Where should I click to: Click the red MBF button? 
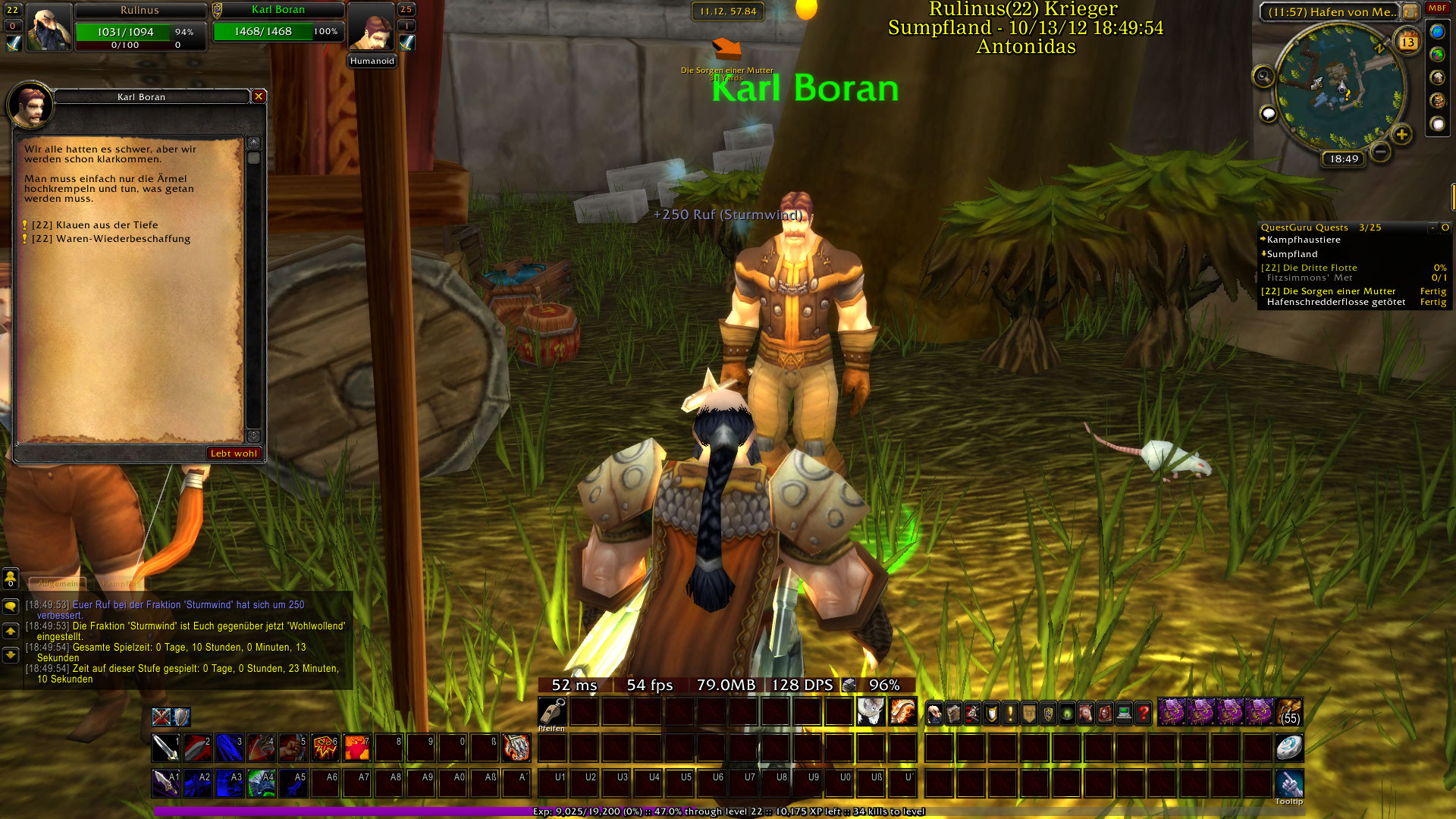1437,8
